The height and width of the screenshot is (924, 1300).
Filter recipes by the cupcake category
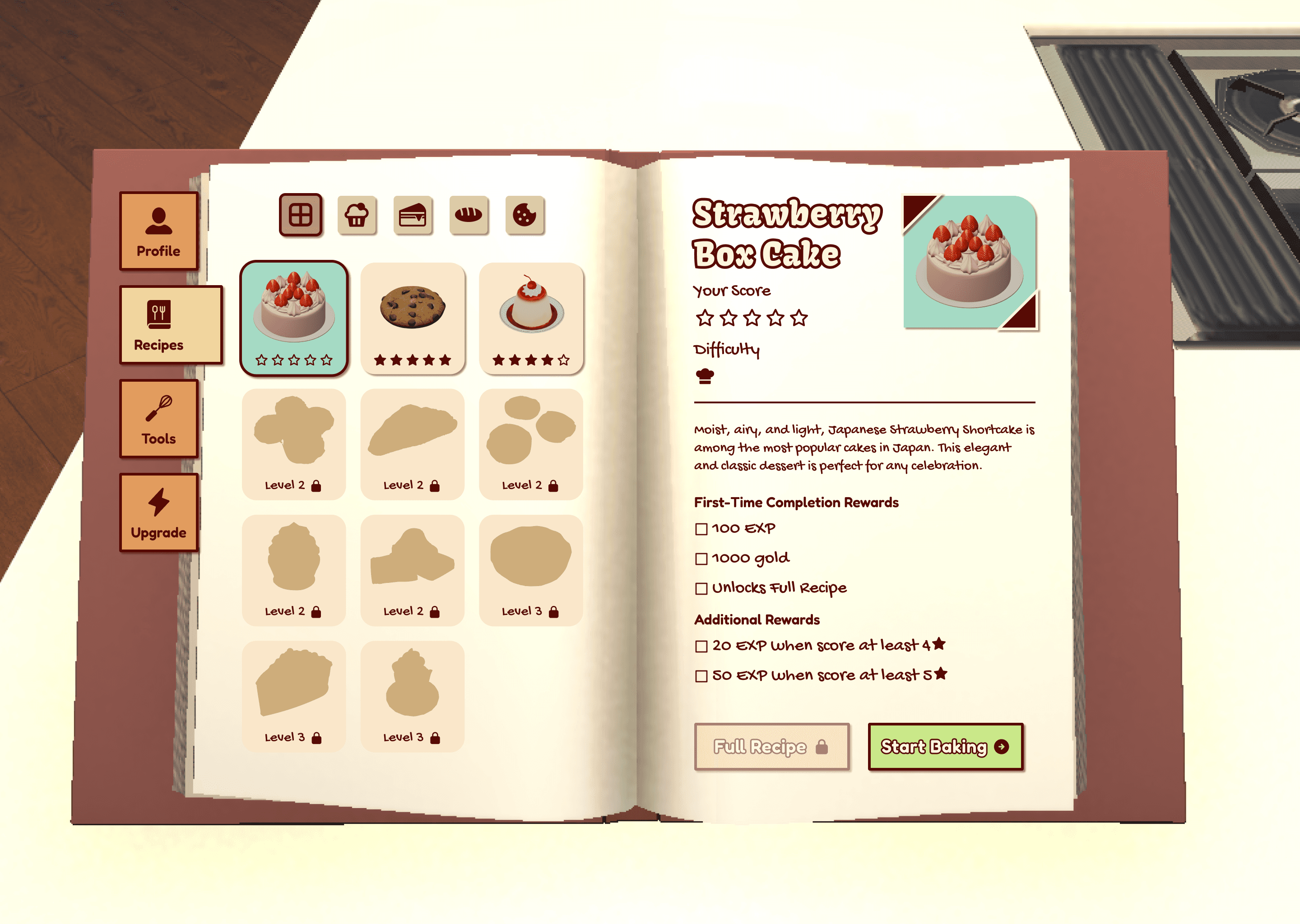pos(357,215)
